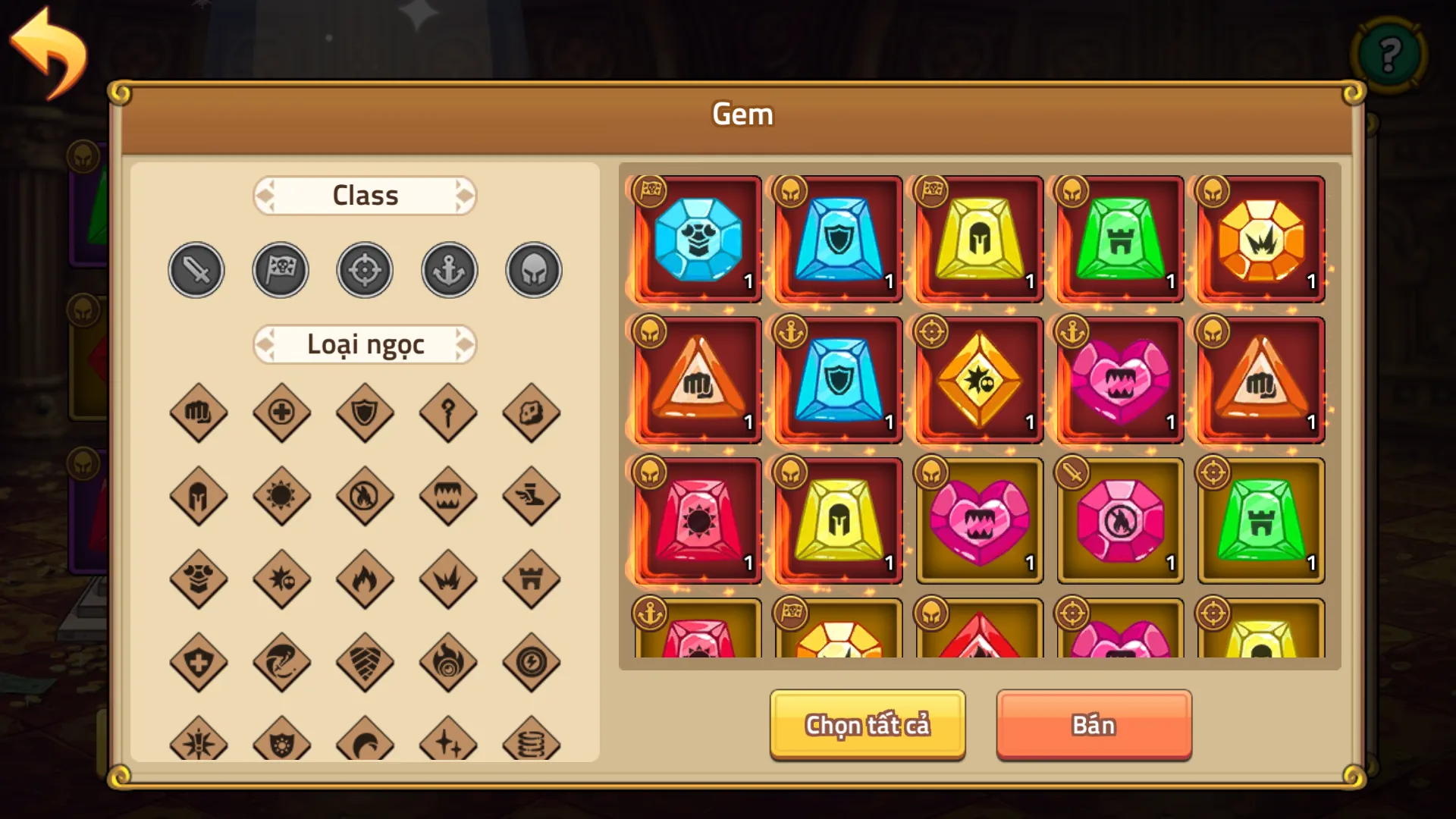Choose the fist gem type filter
Screen dimensions: 1456x819
tap(199, 413)
